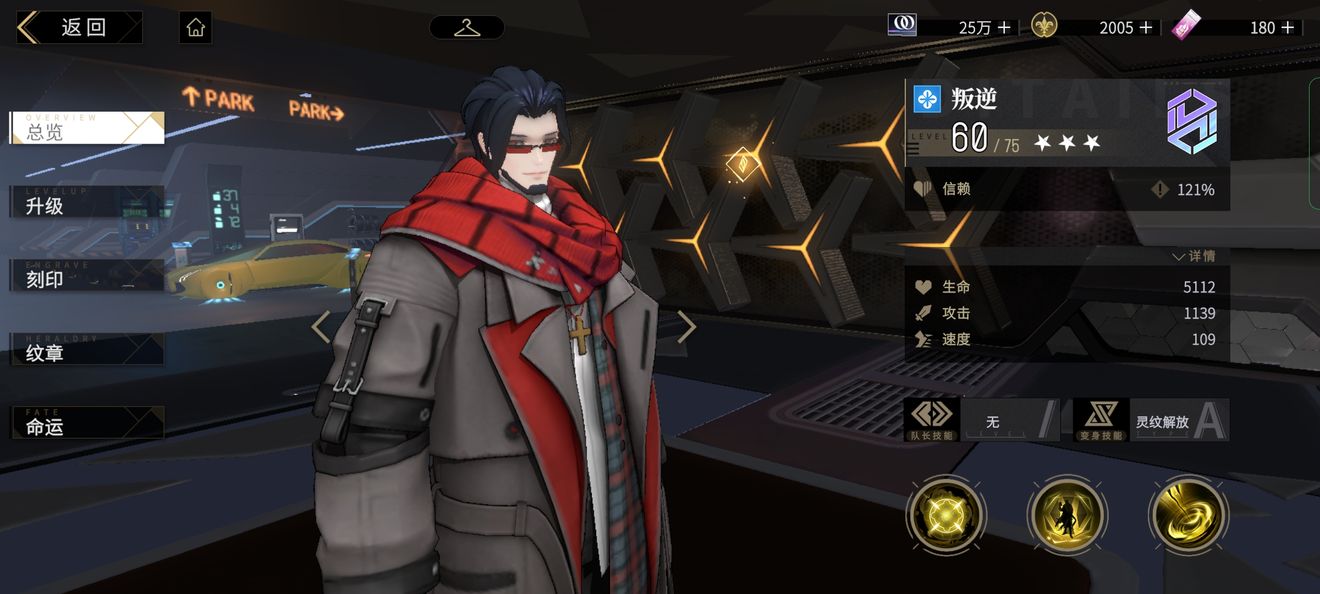This screenshot has height=594, width=1320.
Task: Switch to the 纹章 heraldry tab
Action: click(86, 351)
